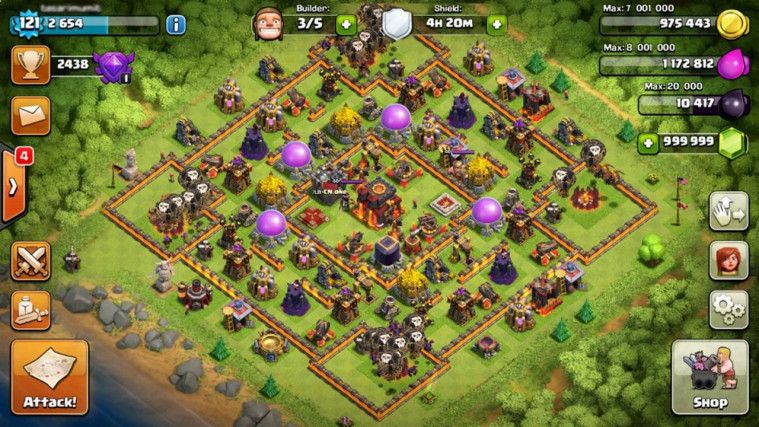Open the settings gears button

pos(729,309)
